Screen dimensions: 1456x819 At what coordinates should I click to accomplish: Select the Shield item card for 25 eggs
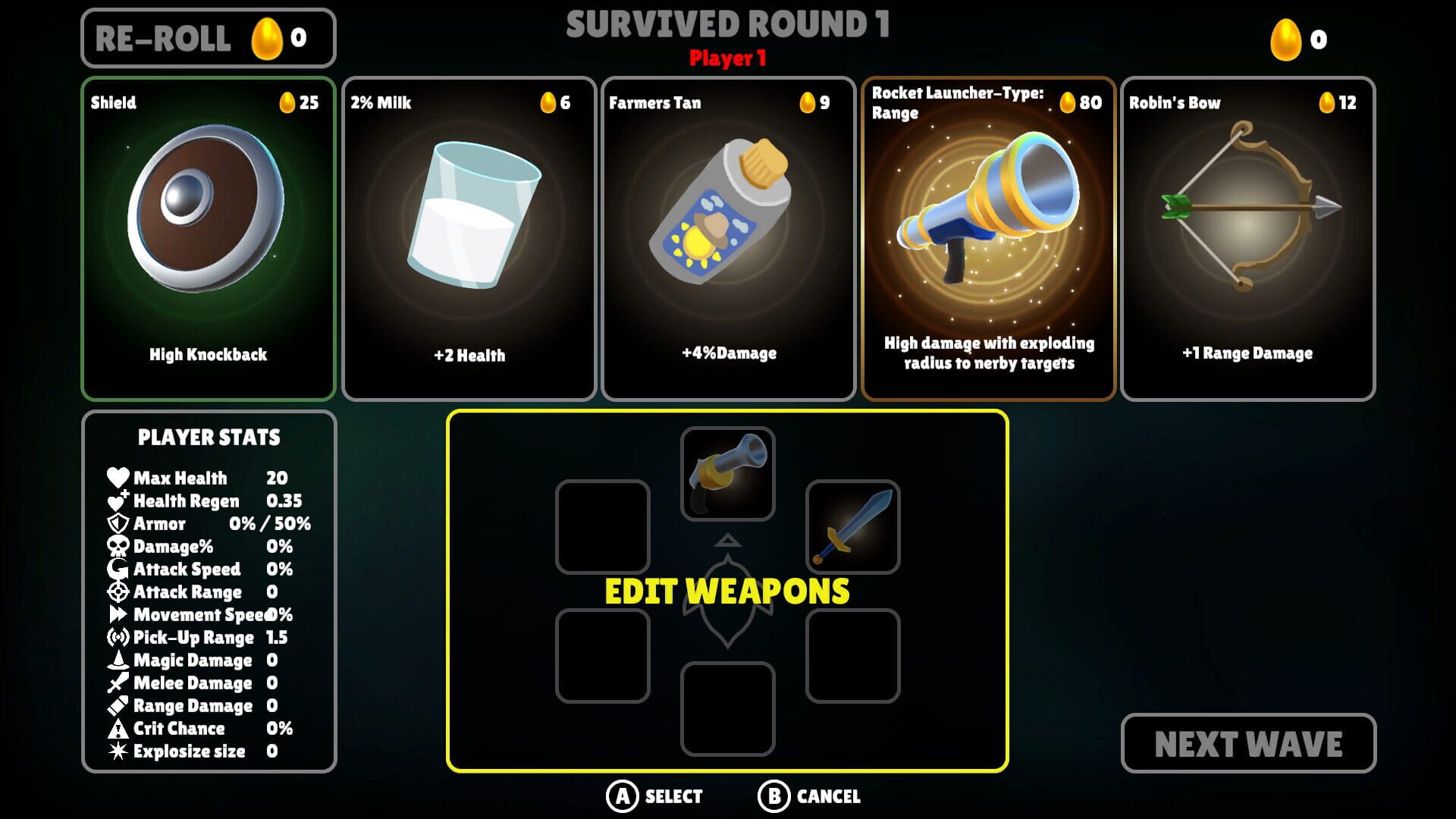[209, 234]
